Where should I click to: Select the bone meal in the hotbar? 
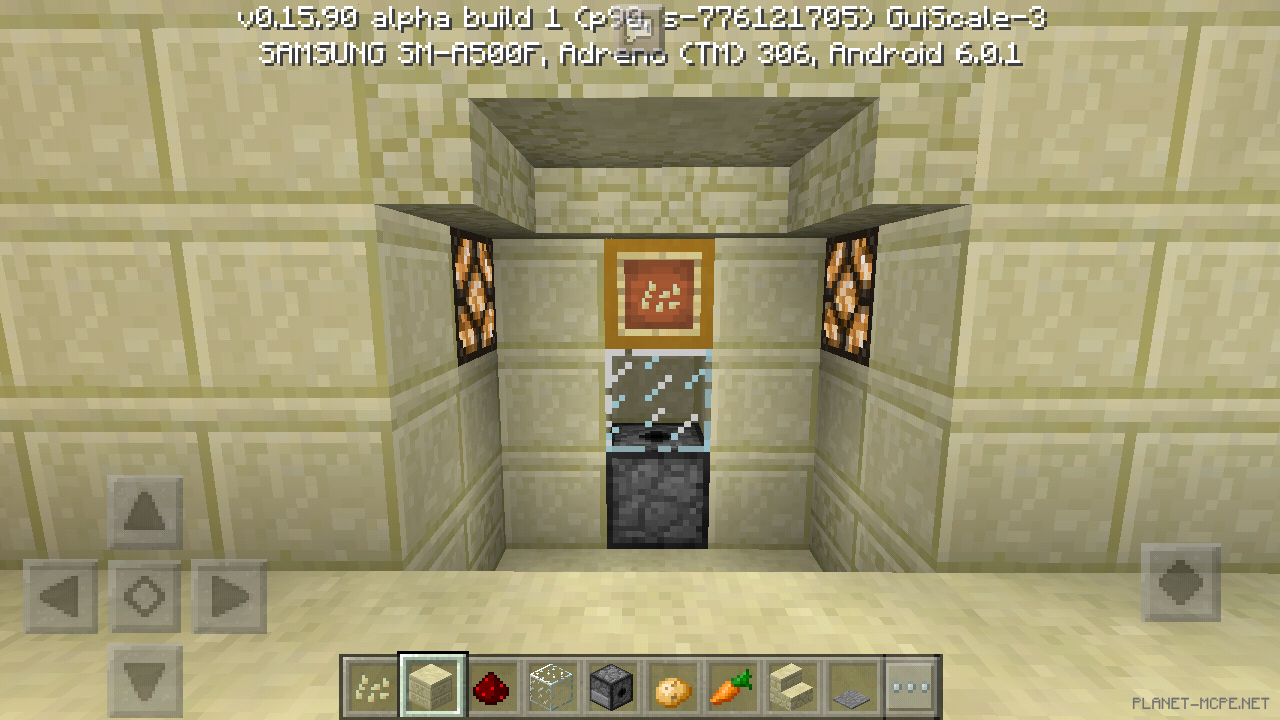click(x=371, y=686)
